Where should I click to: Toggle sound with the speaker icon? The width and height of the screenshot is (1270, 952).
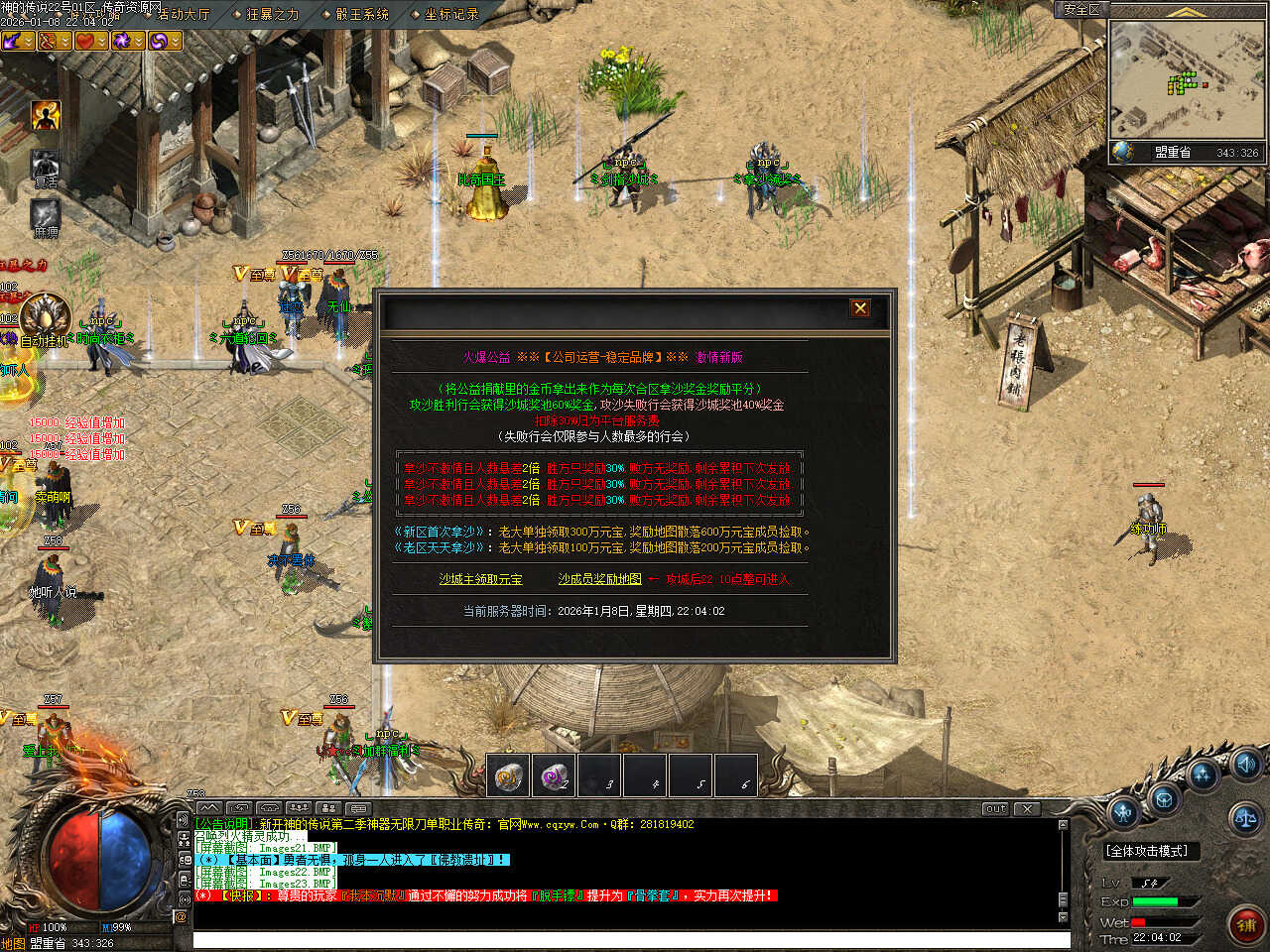tap(1246, 764)
